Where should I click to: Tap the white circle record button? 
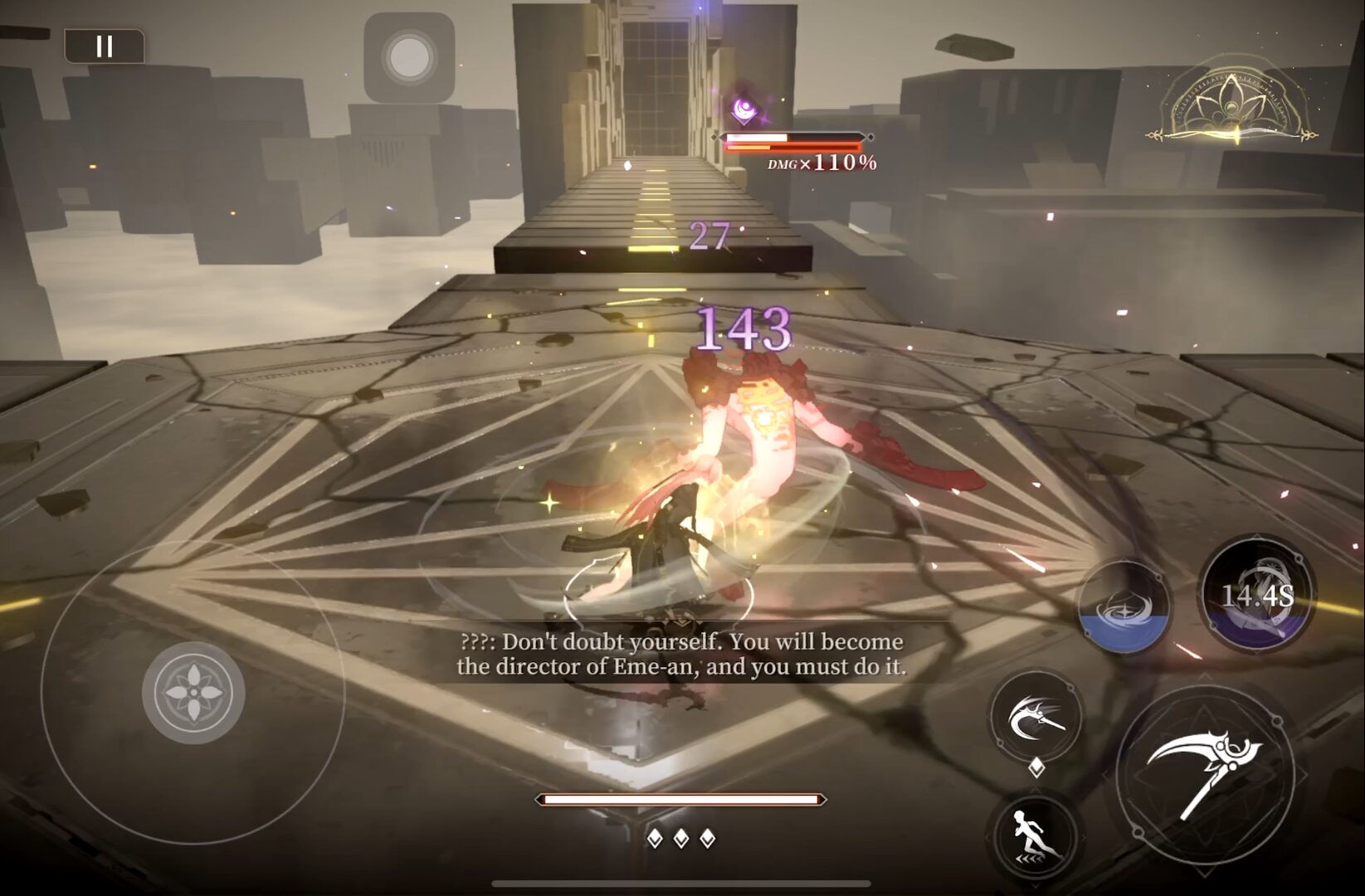click(409, 57)
